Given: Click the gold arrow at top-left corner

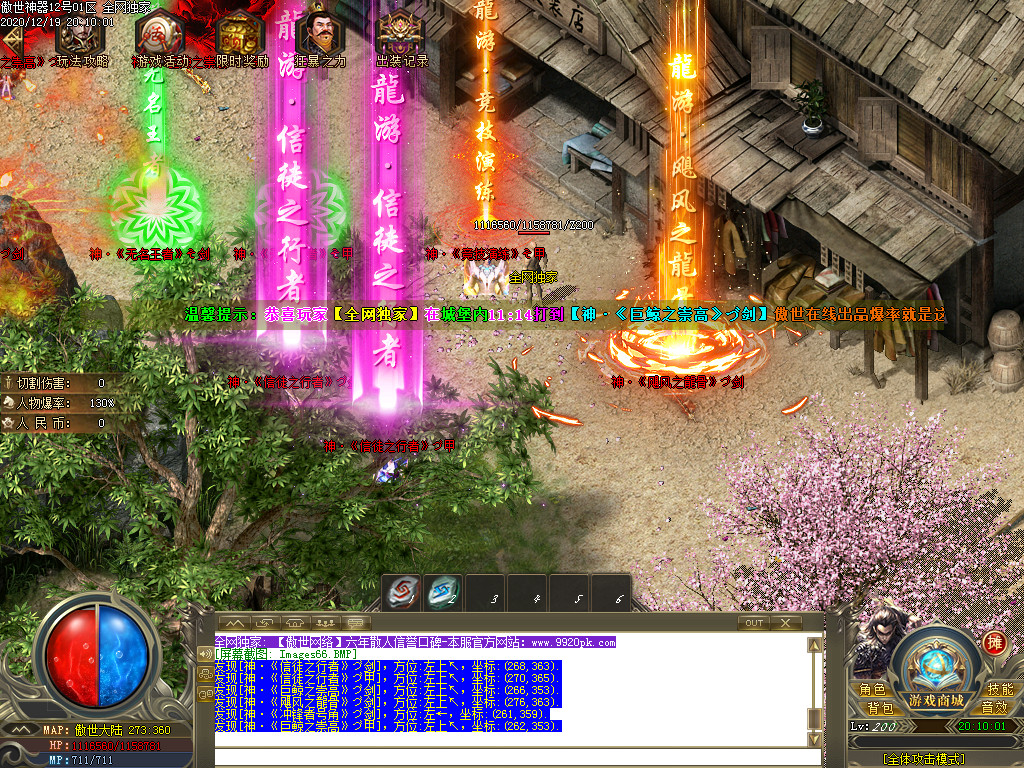Looking at the screenshot, I should point(12,39).
